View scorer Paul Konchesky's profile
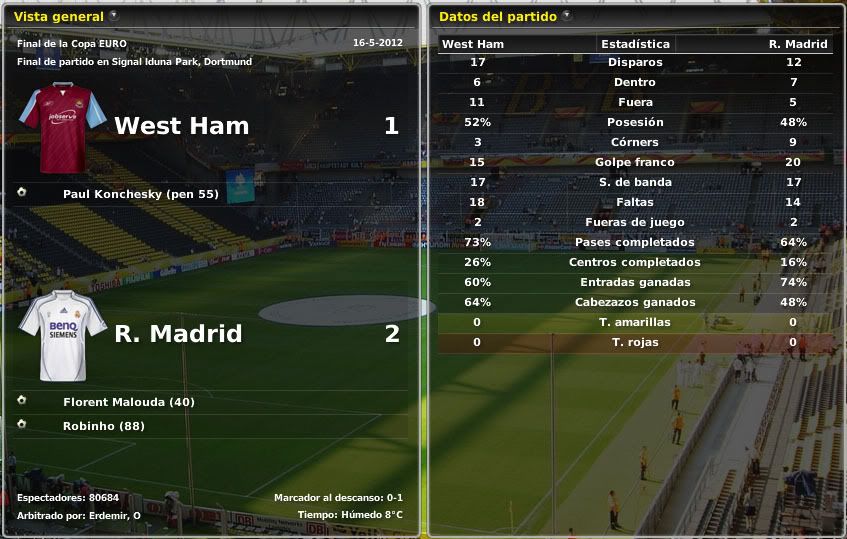 click(140, 194)
